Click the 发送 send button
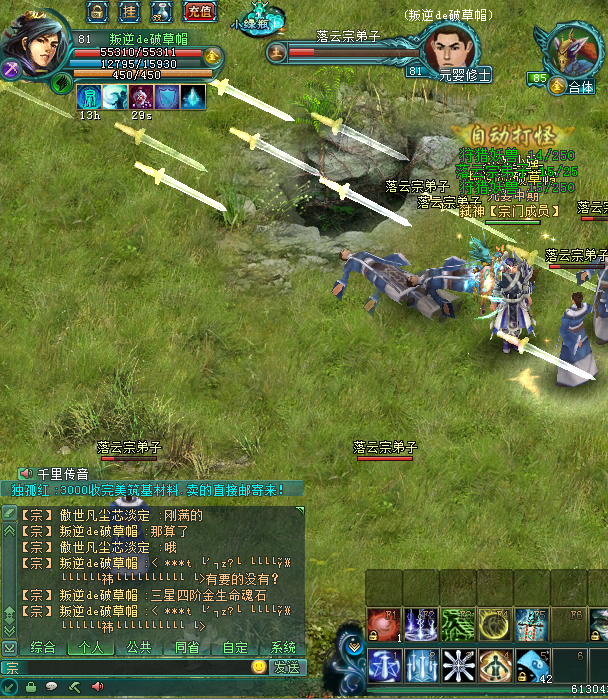The image size is (608, 700). point(286,666)
